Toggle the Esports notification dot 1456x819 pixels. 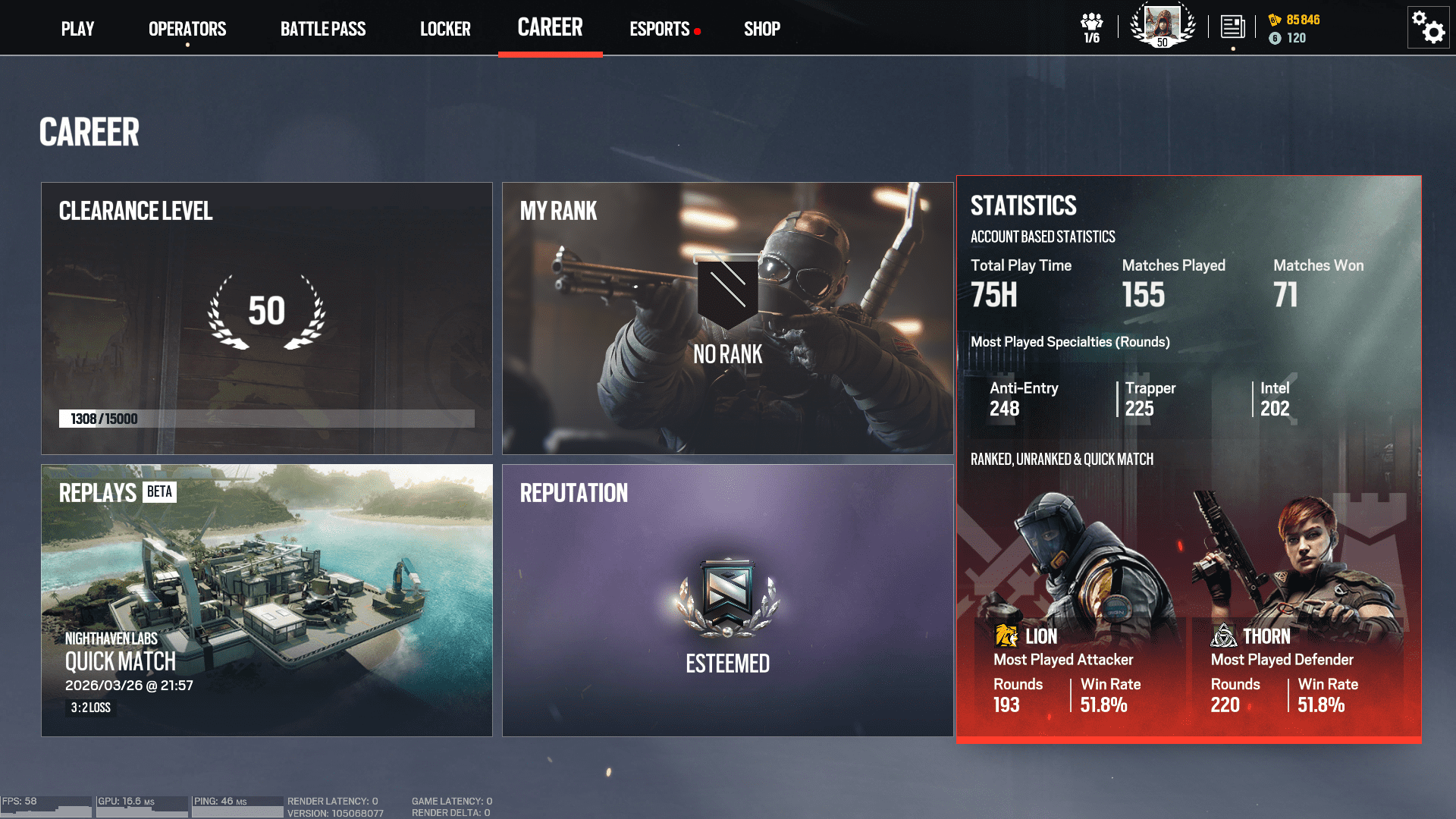point(695,32)
